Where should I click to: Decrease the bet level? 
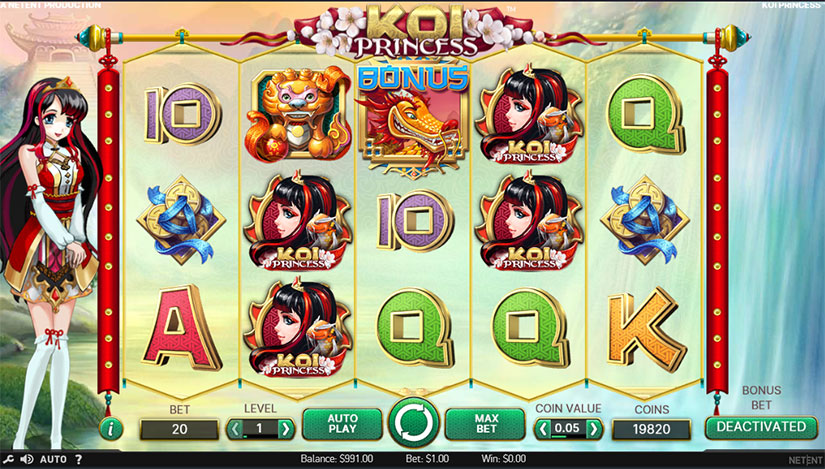tap(235, 429)
